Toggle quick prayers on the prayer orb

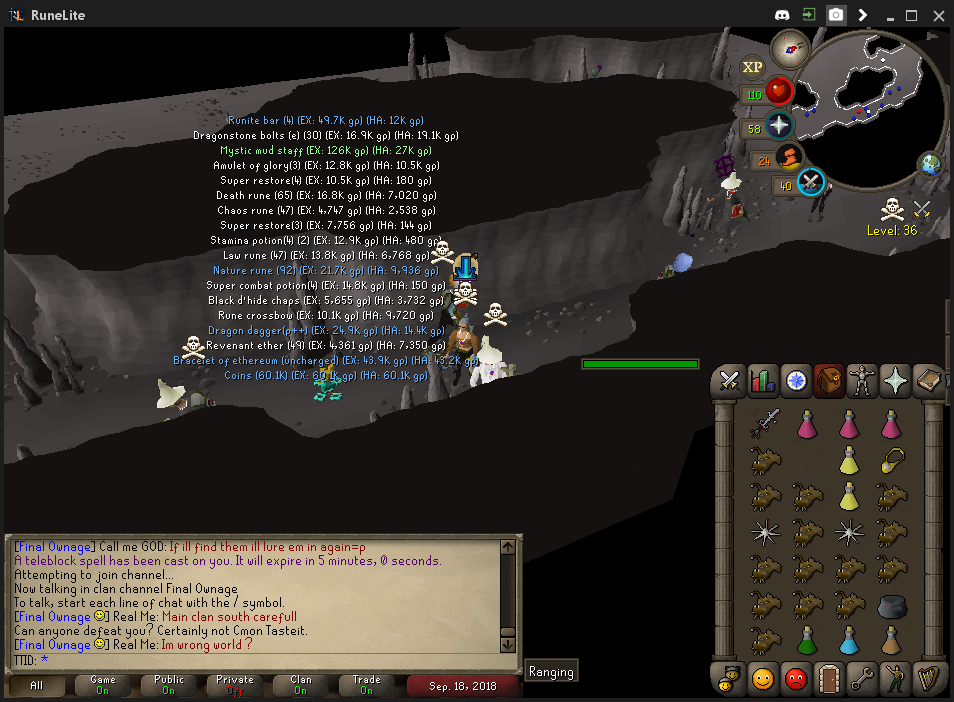[x=779, y=125]
